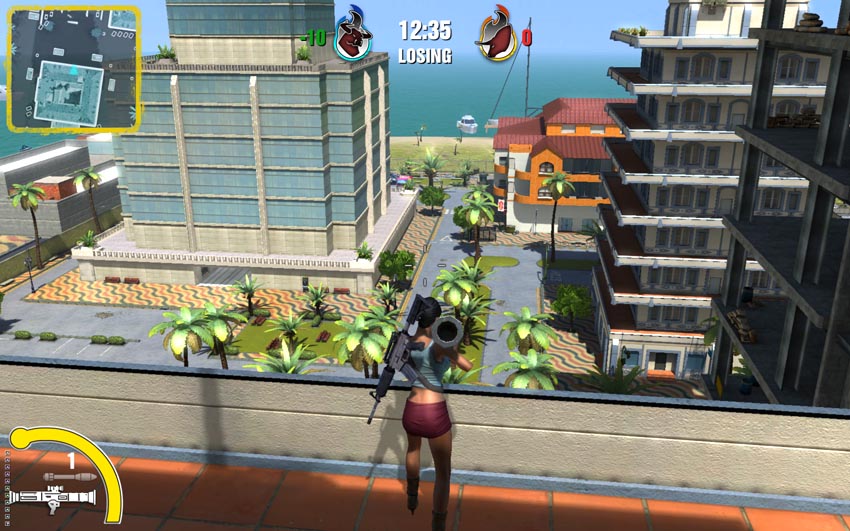Click the minimap in the yellow frame
Screen dimensions: 850x531
click(73, 67)
